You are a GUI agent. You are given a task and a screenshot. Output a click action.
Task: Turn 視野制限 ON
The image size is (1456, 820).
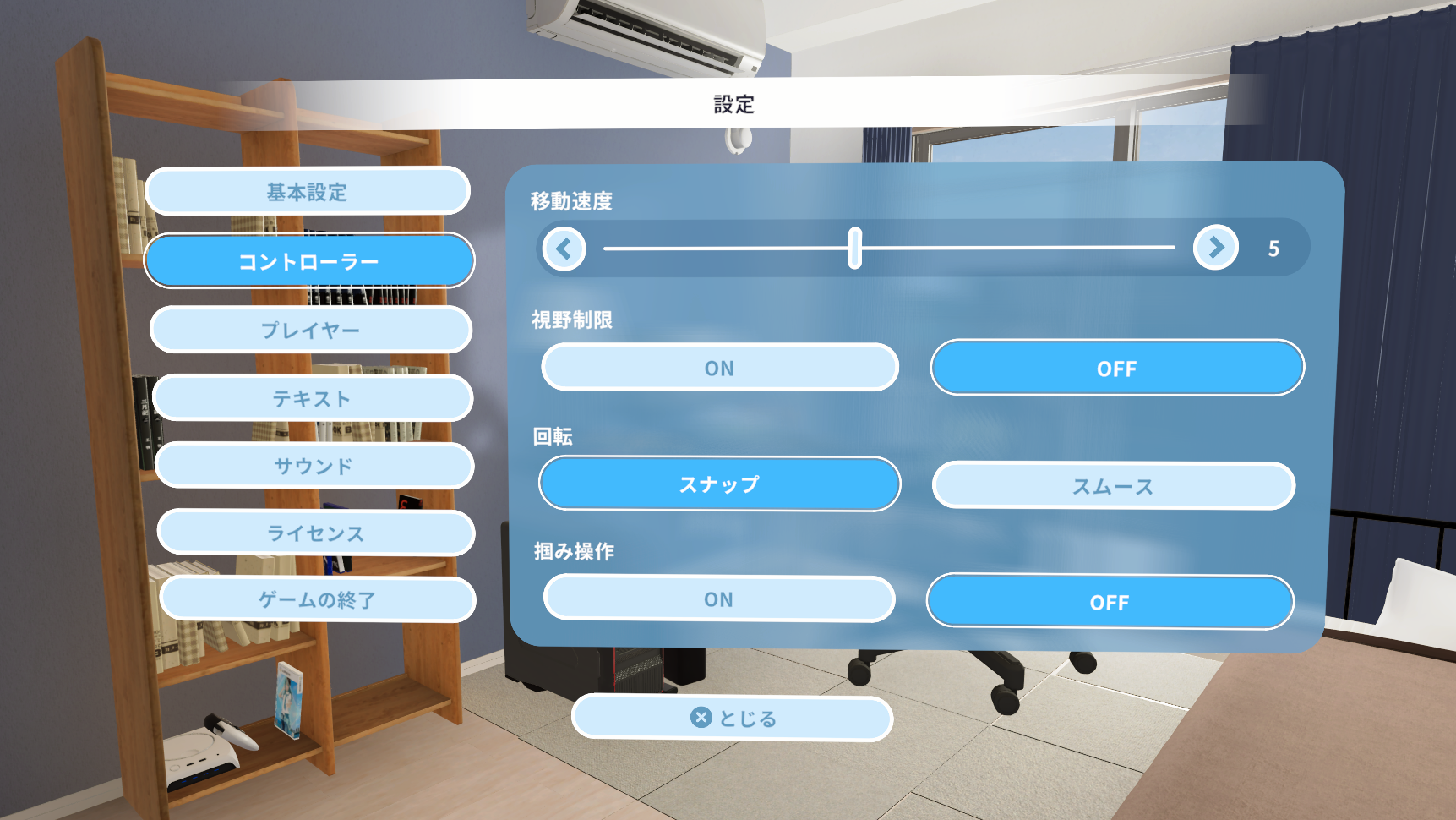click(720, 368)
